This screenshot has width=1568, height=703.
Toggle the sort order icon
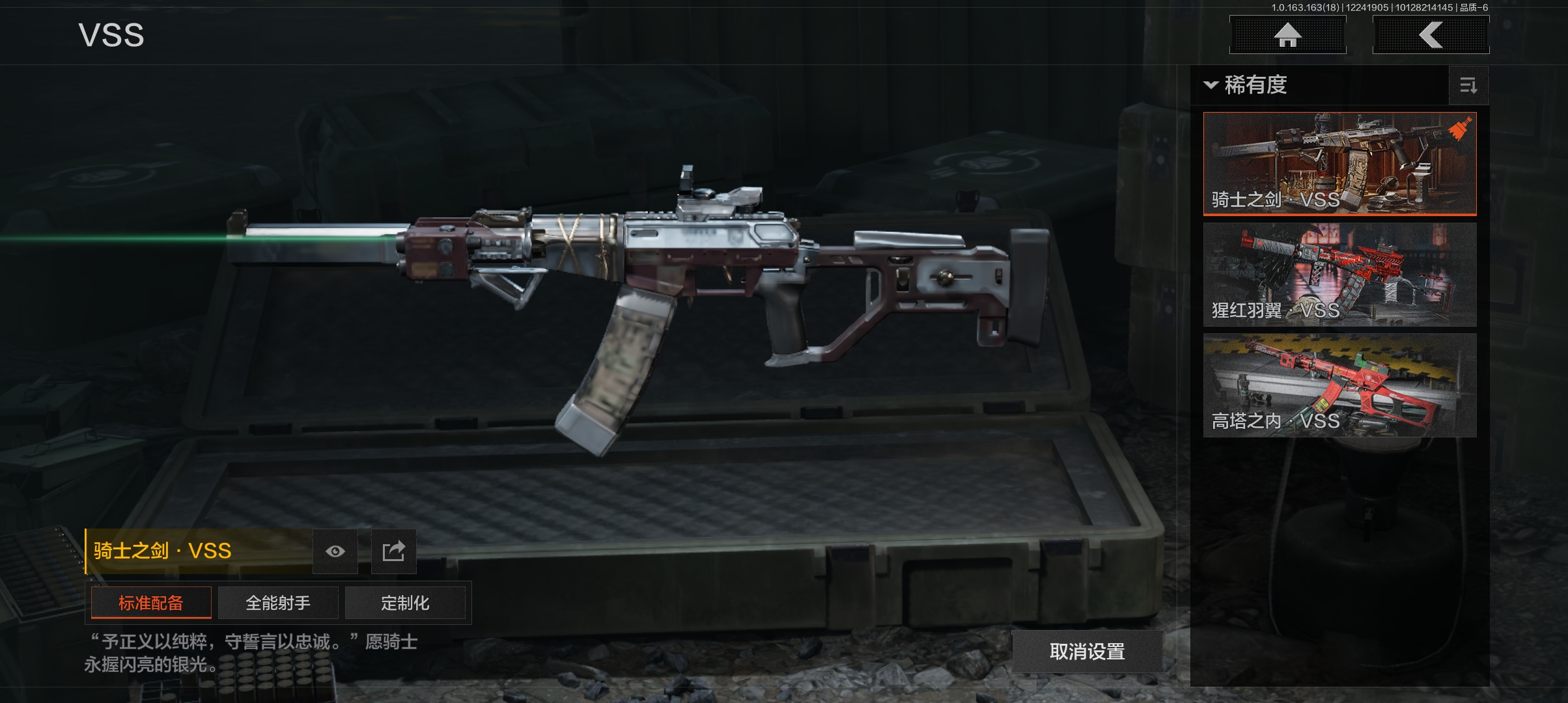pos(1468,85)
